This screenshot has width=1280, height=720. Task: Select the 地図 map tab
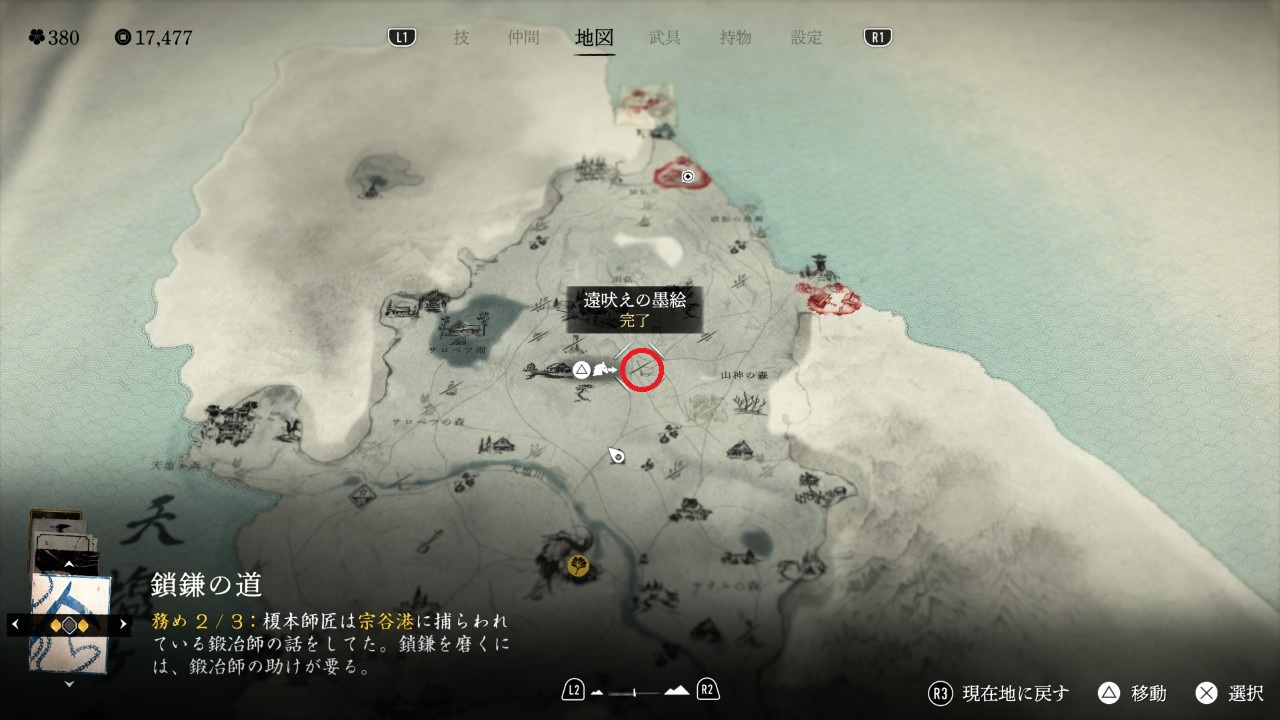pyautogui.click(x=594, y=38)
